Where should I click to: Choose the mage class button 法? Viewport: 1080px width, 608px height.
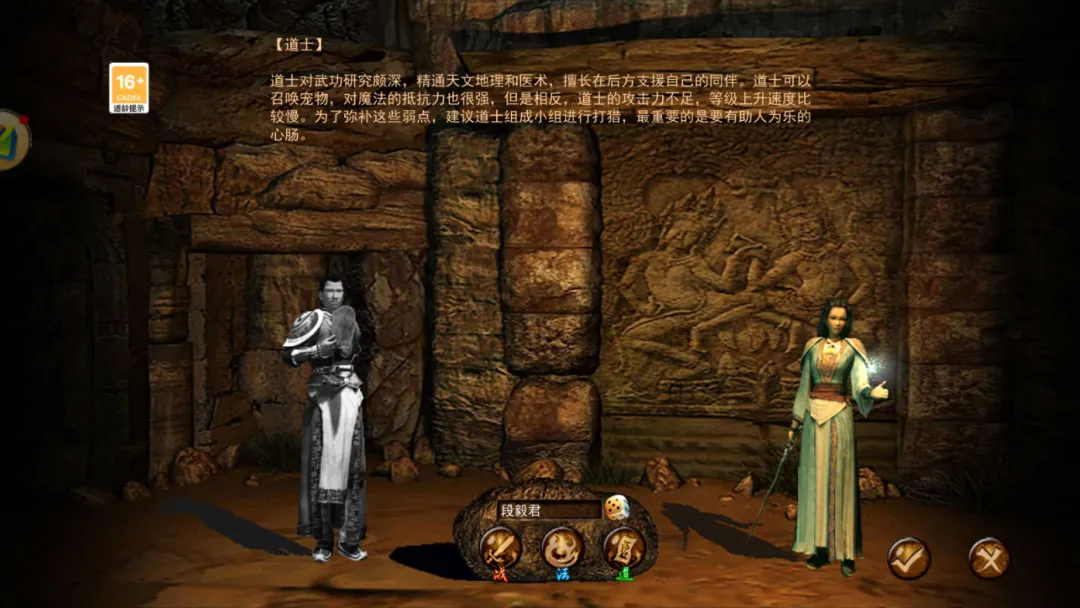pyautogui.click(x=562, y=549)
